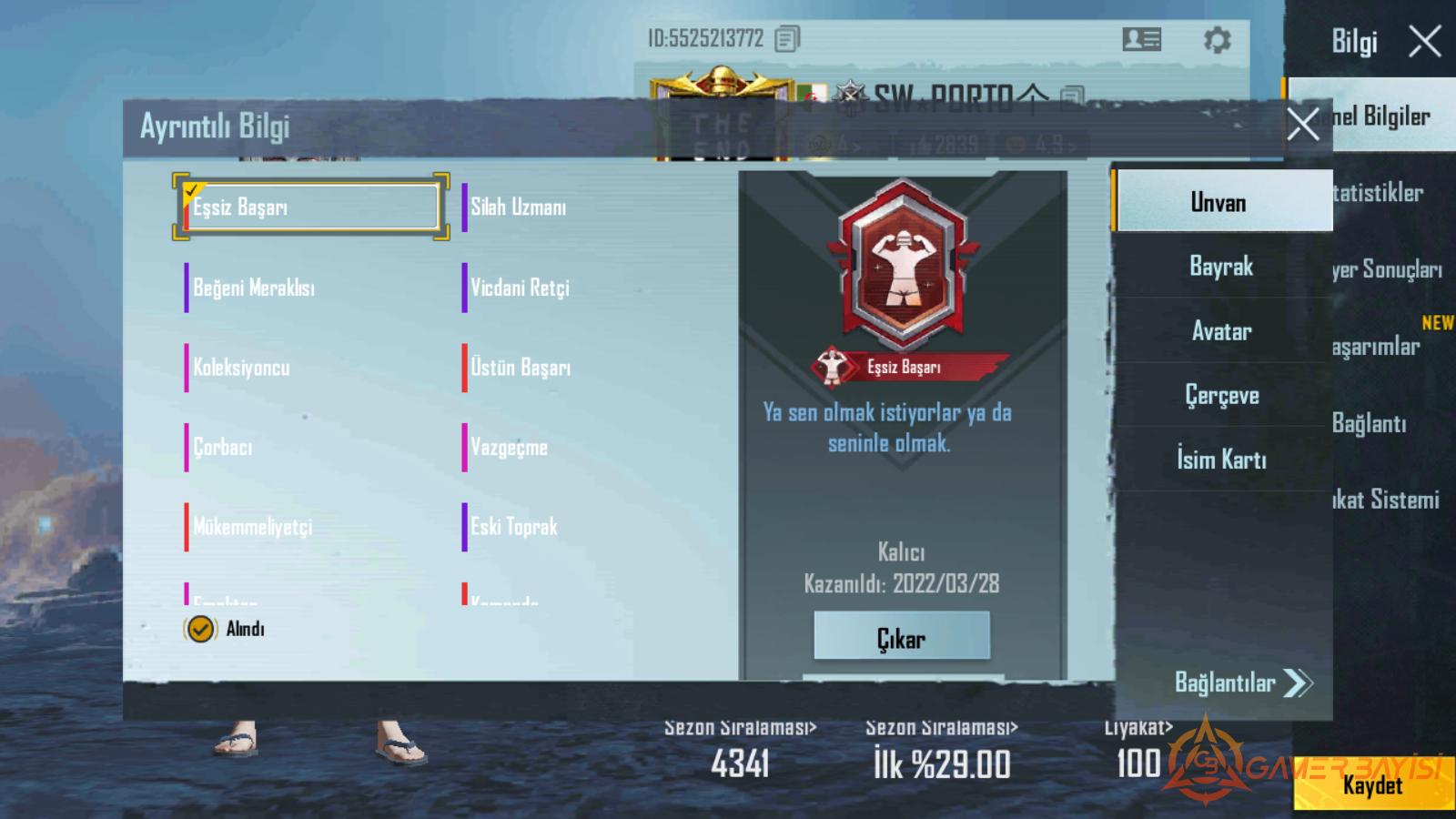1456x819 pixels.
Task: Click the Çıkar button
Action: (x=901, y=637)
